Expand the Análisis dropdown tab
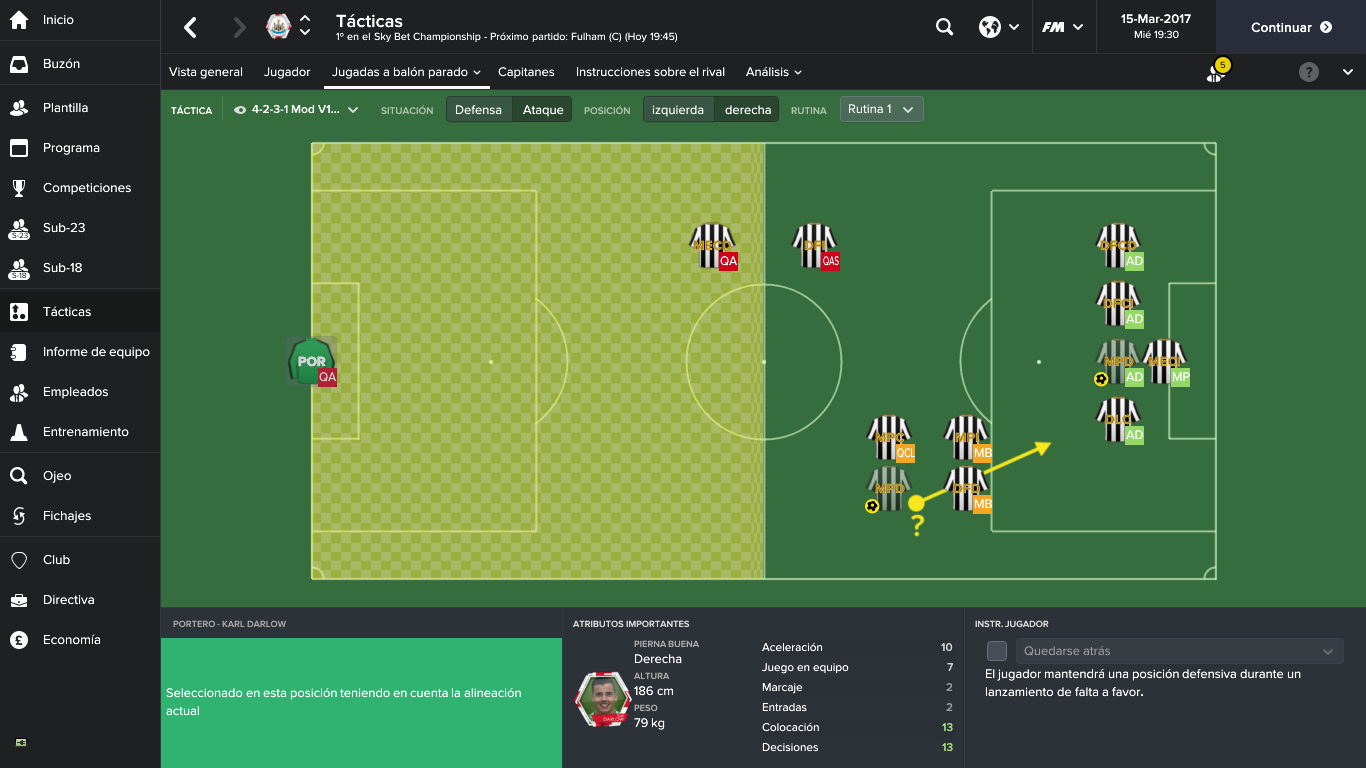The image size is (1366, 768). (x=773, y=72)
